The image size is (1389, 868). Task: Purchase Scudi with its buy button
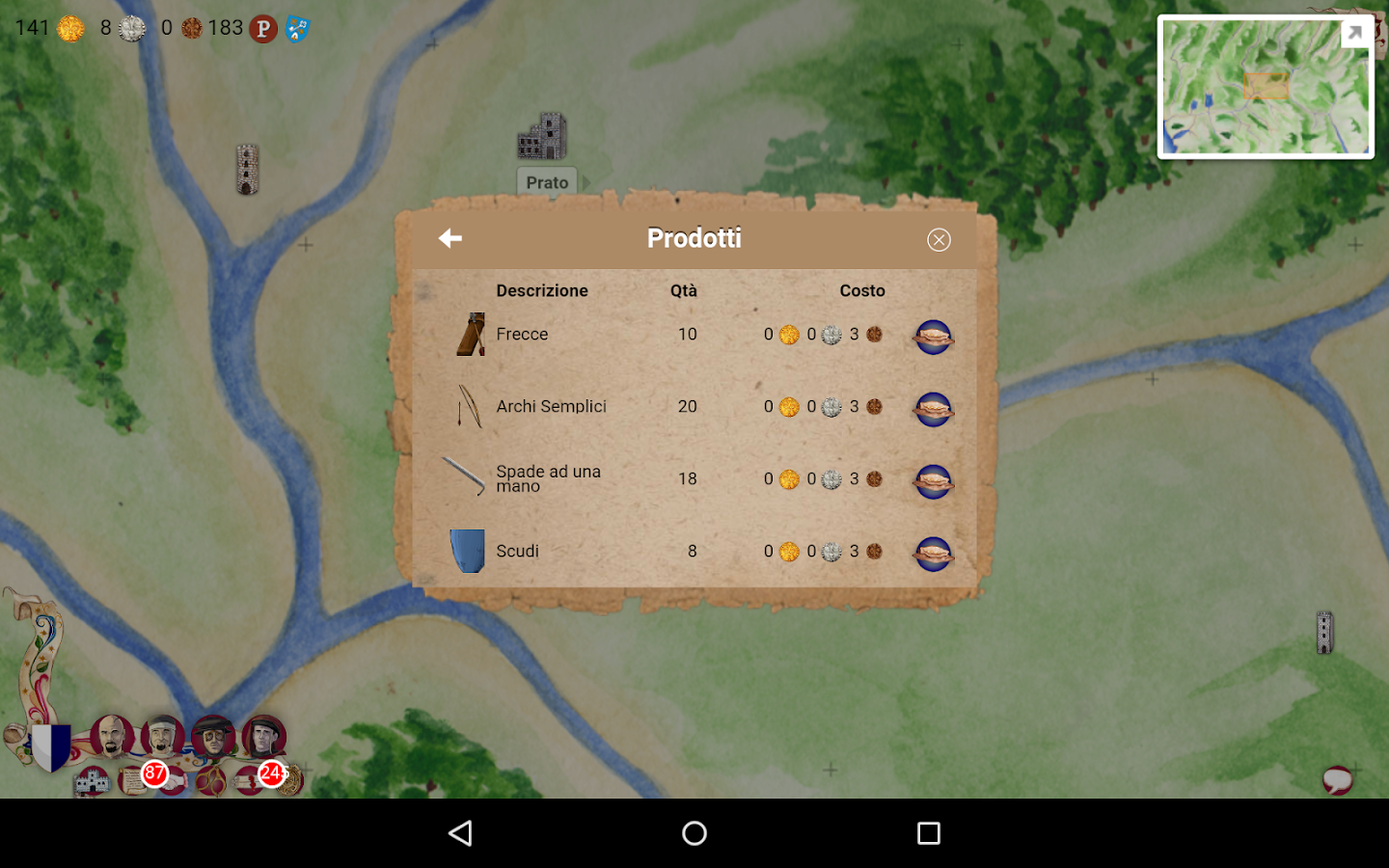[x=933, y=554]
